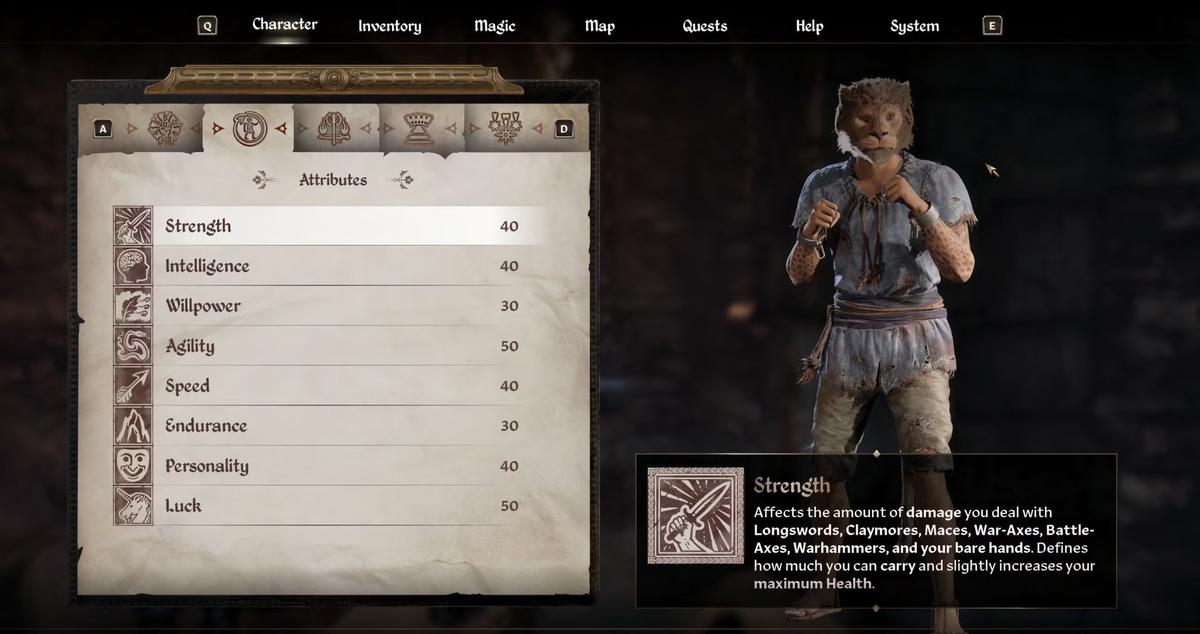This screenshot has width=1200, height=634.
Task: Select the Luck attribute row
Action: click(x=330, y=506)
